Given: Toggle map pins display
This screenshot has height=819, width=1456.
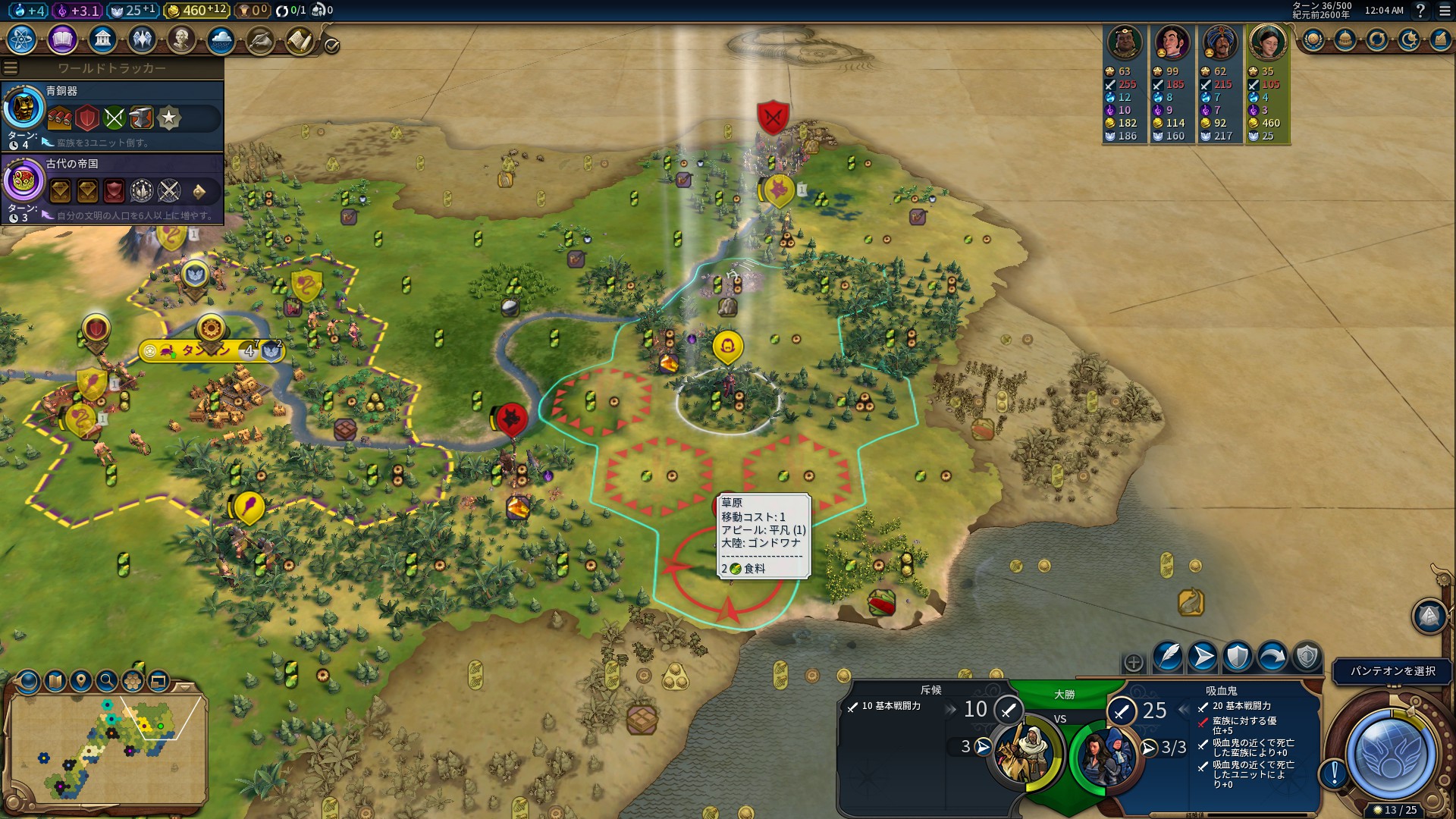Looking at the screenshot, I should 81,681.
